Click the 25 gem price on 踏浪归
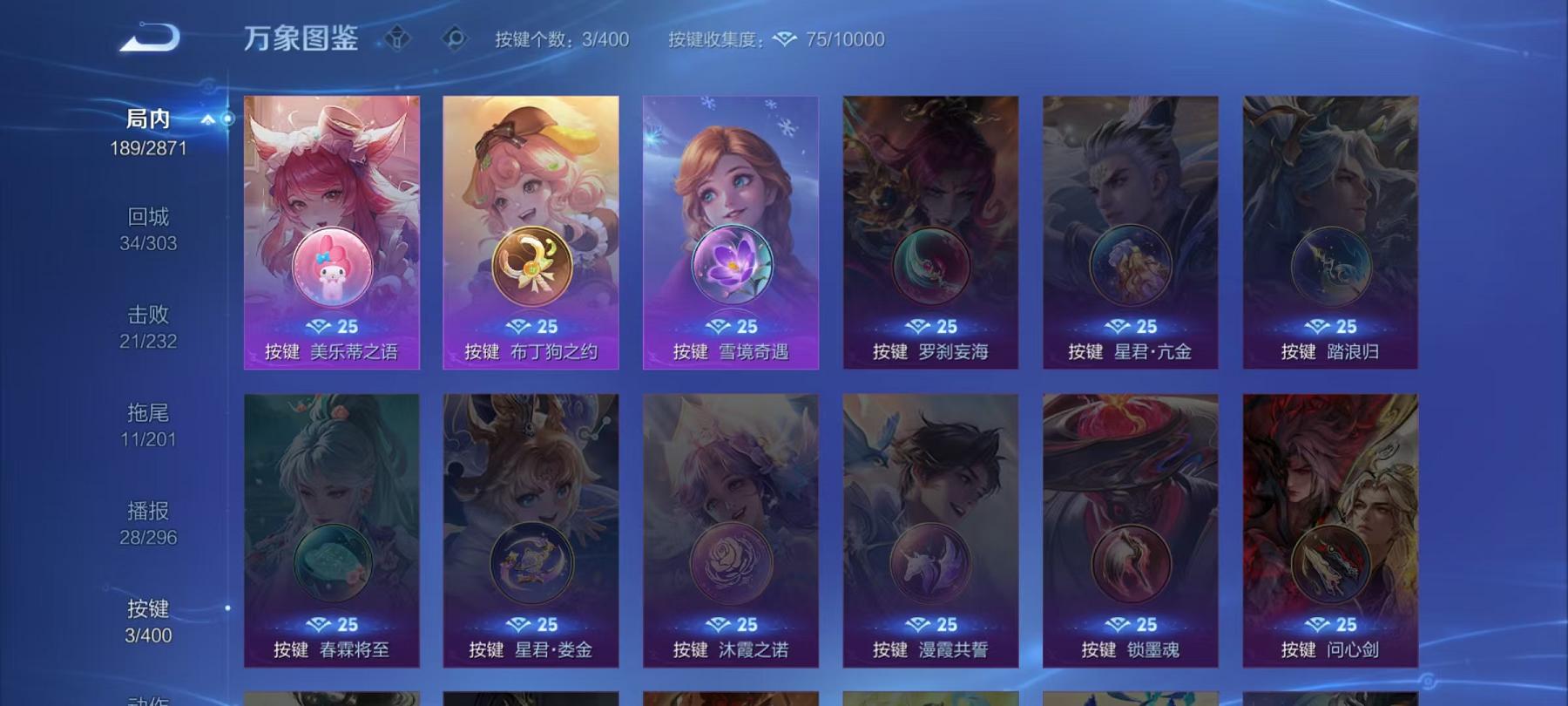This screenshot has height=706, width=1568. point(1331,325)
